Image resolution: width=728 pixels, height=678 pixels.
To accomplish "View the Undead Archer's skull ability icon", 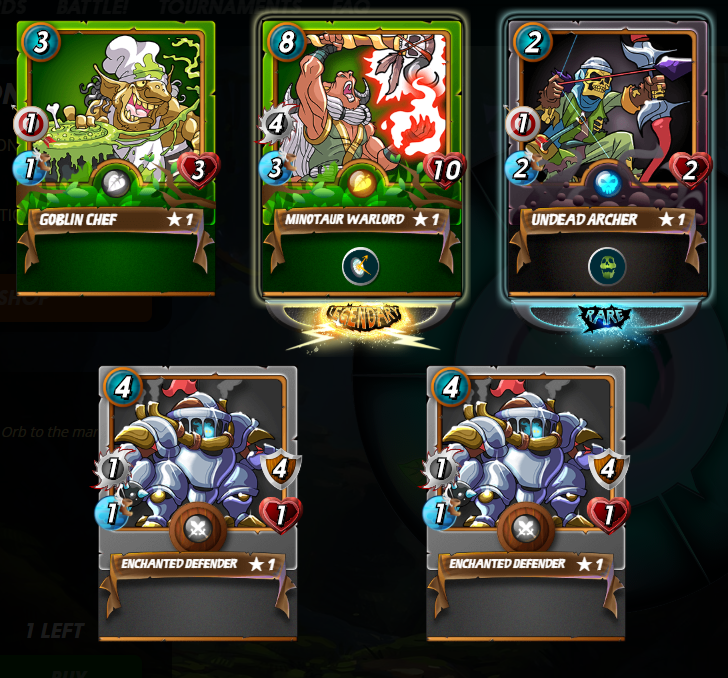I will click(x=607, y=266).
